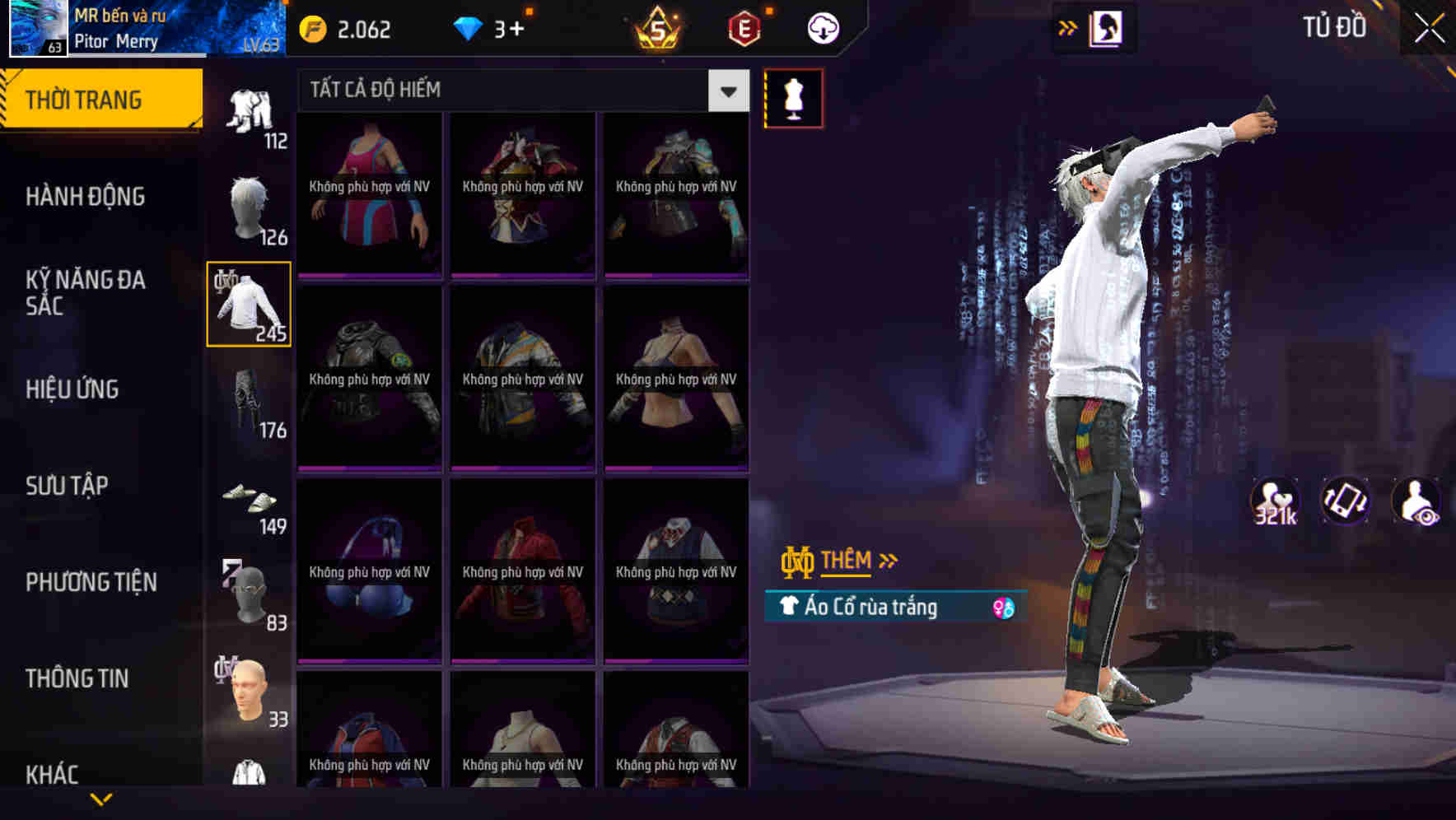The width and height of the screenshot is (1456, 820).
Task: Toggle the mannequin try-on display
Action: 793,97
